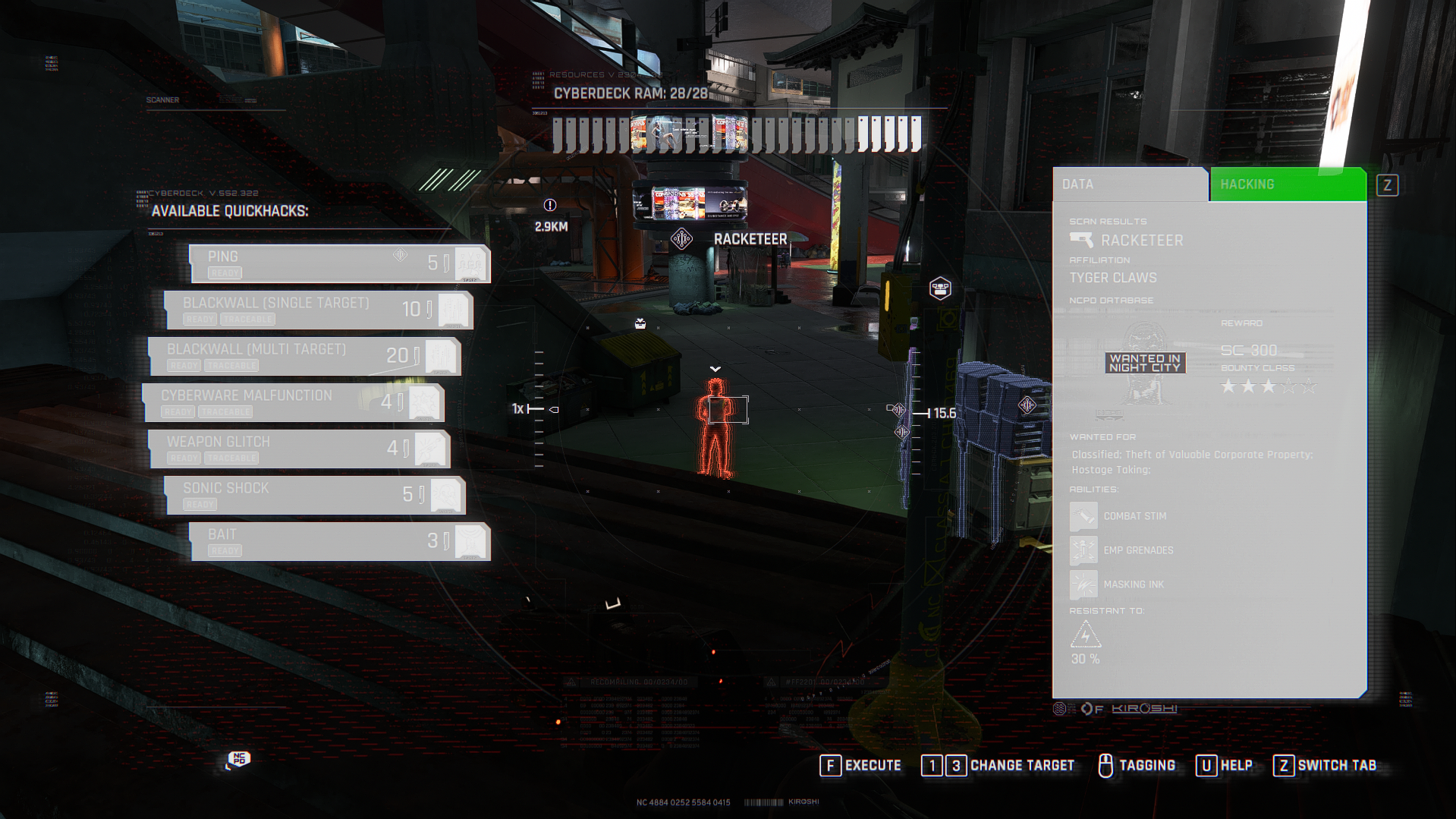Choose Blackwall (Single Target) quickhack
Image resolution: width=1456 pixels, height=819 pixels.
point(319,310)
